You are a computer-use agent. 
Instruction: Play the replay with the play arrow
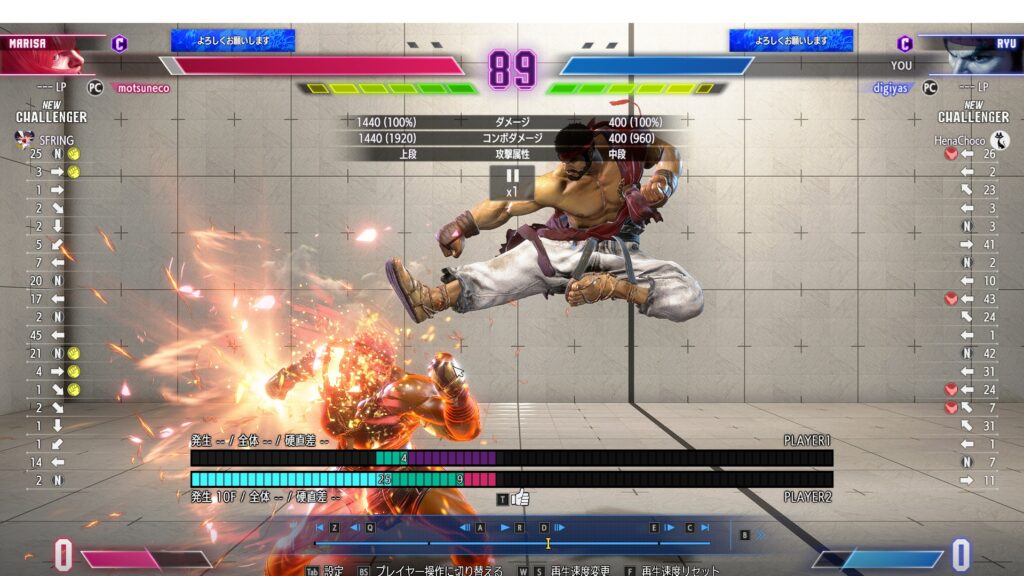[x=505, y=527]
